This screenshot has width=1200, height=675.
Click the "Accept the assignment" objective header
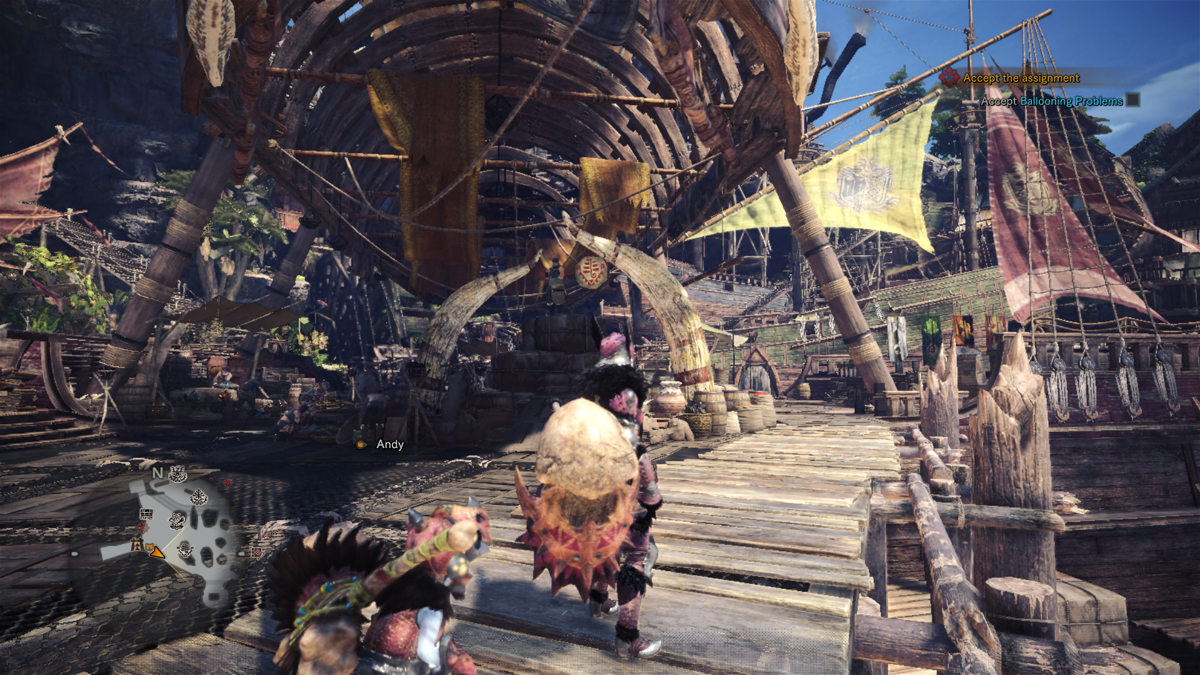1021,78
